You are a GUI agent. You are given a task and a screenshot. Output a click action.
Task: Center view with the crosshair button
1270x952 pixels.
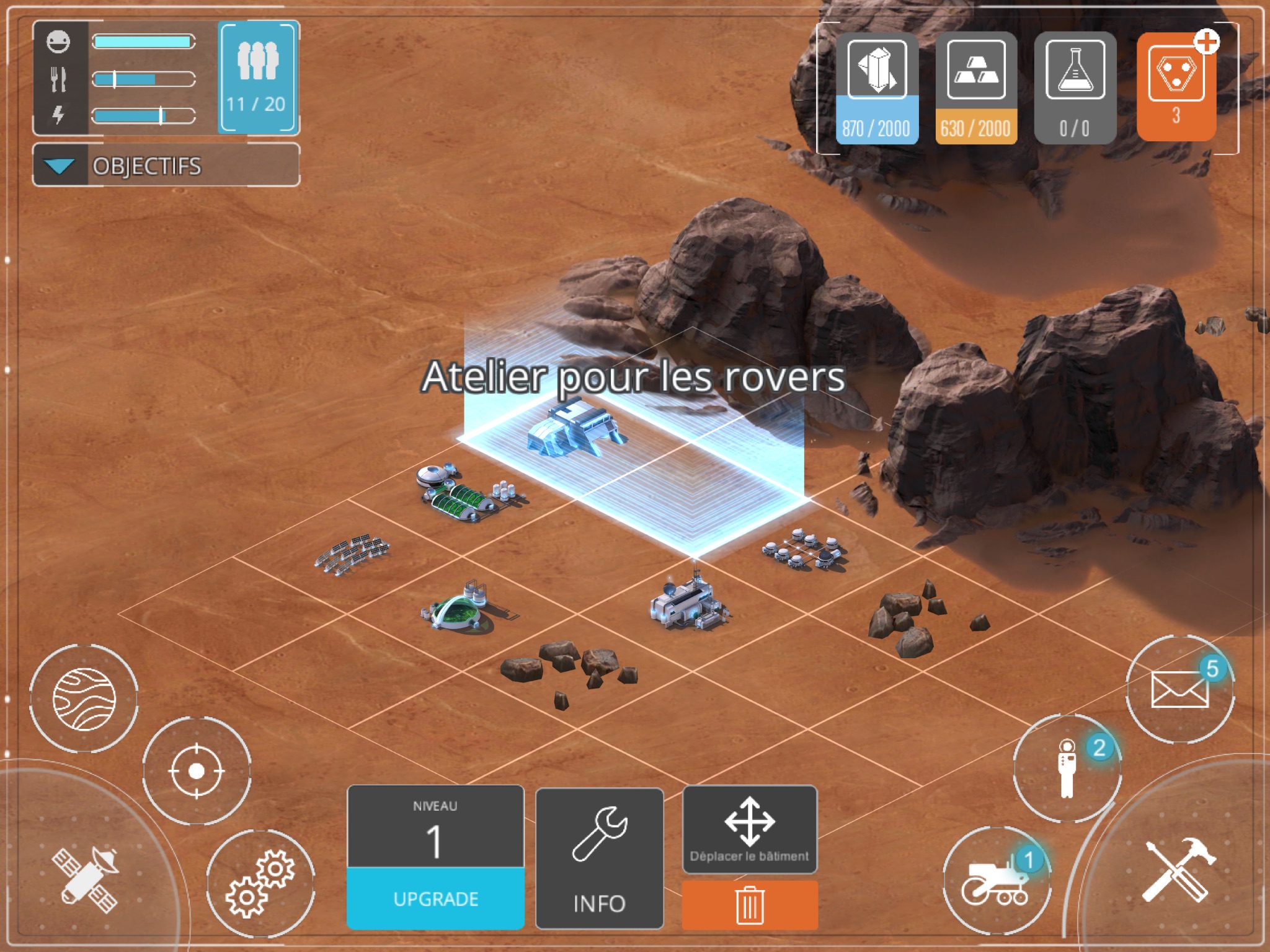pos(197,771)
